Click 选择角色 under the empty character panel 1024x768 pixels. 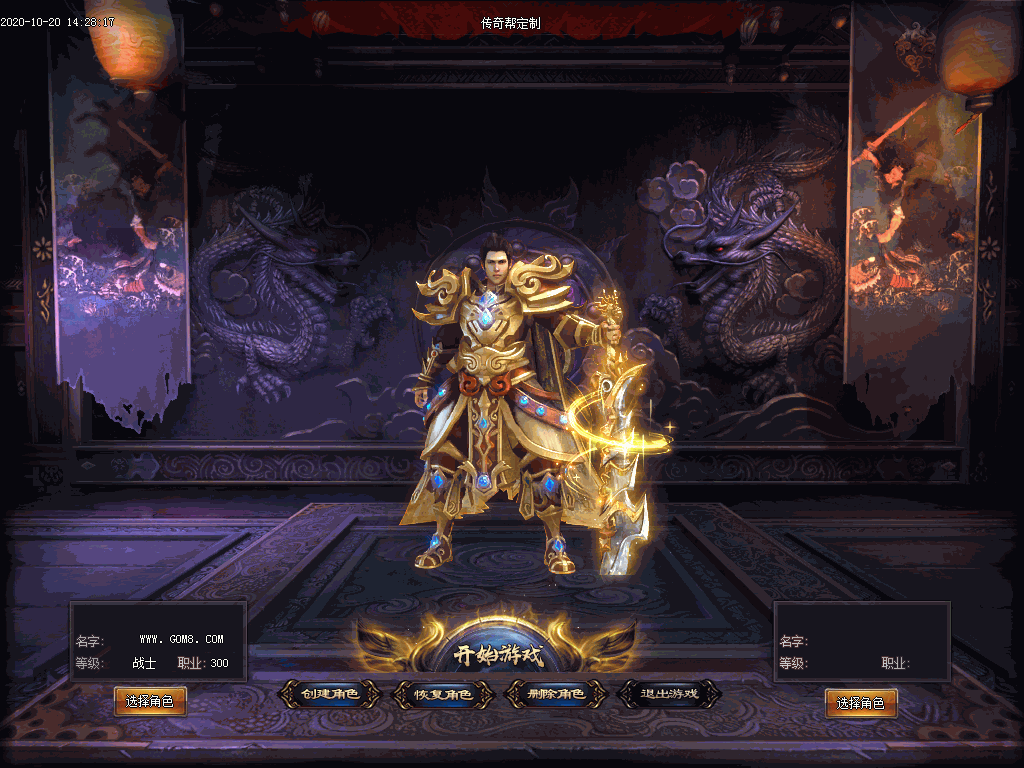click(860, 703)
